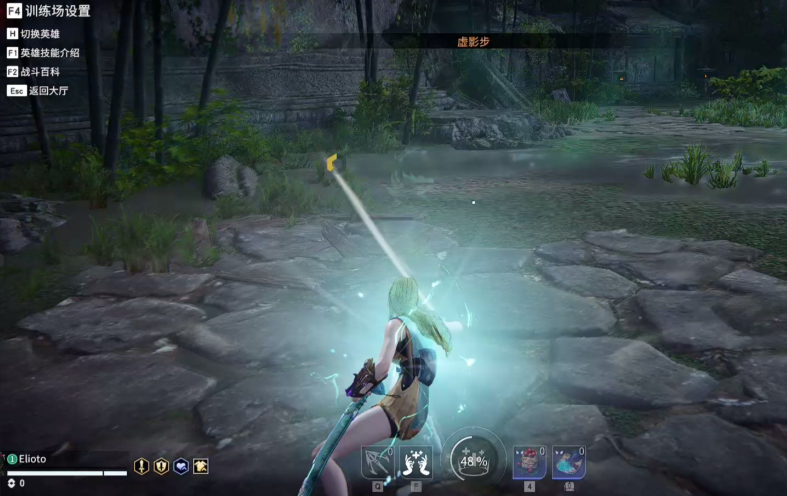
Task: Activate the Q crossed-blades skill icon
Action: click(x=378, y=462)
